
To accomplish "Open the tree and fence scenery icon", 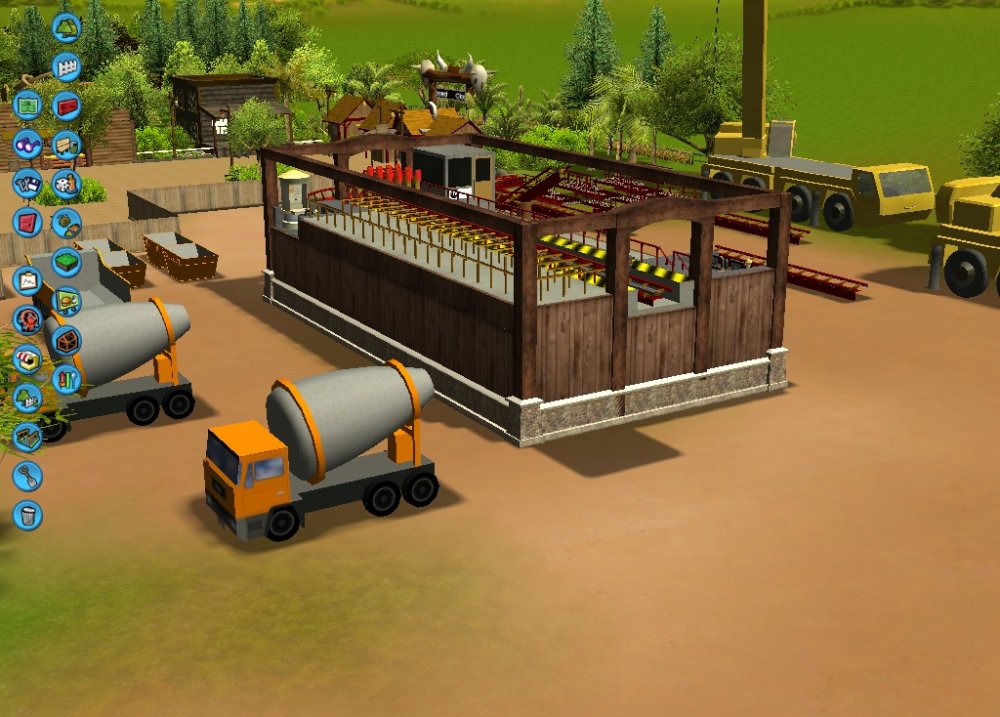I will [x=27, y=398].
